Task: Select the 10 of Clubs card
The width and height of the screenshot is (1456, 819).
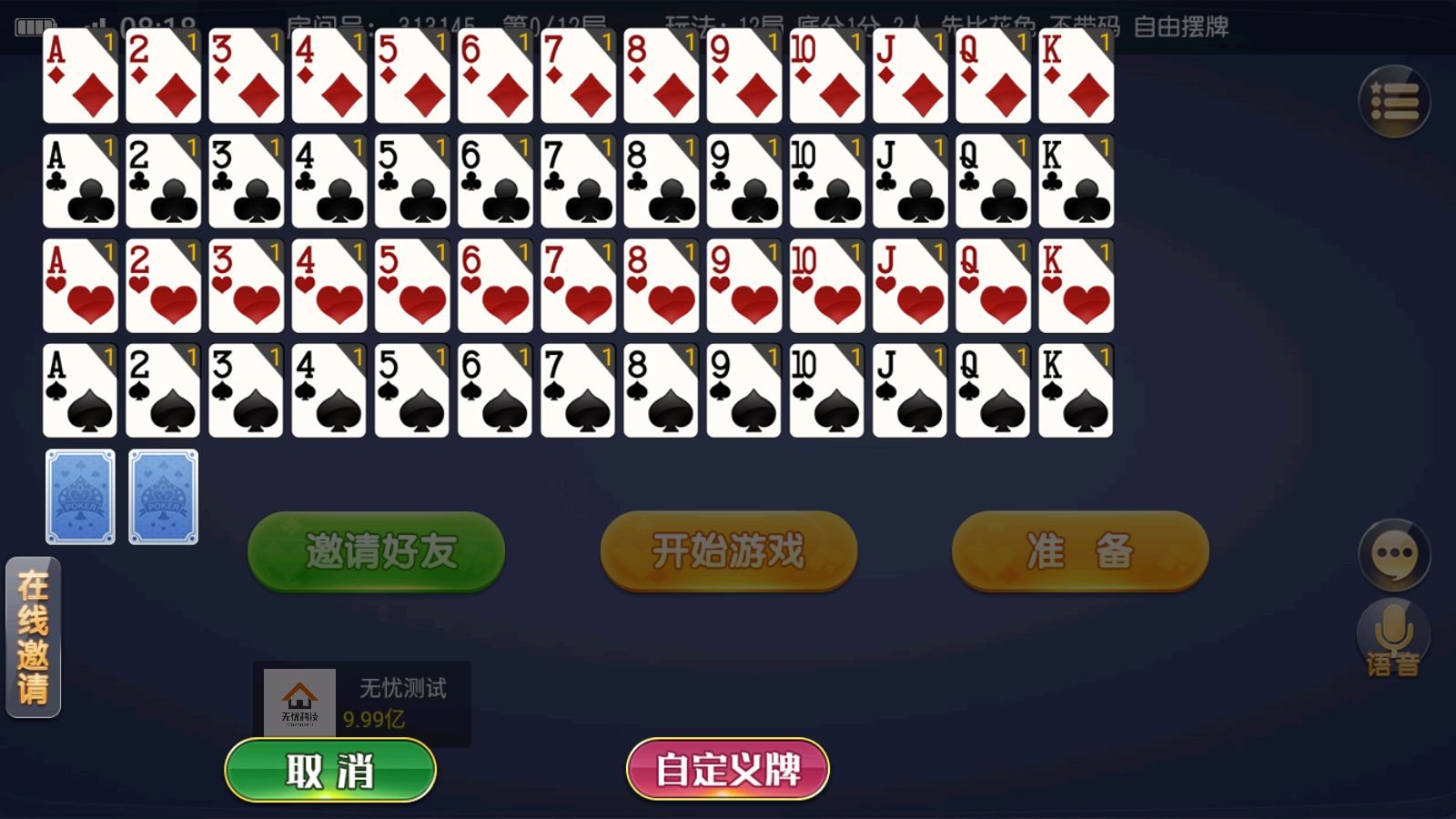Action: pos(825,182)
